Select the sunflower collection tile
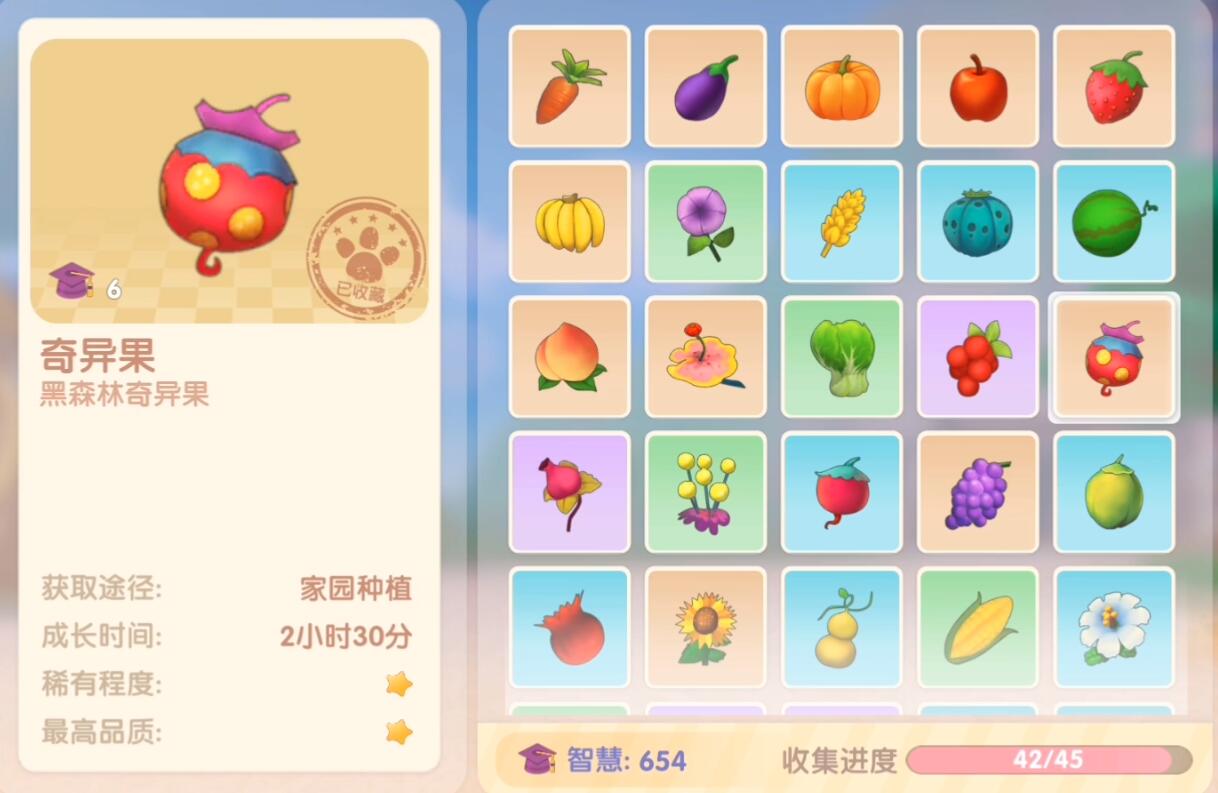 coord(705,627)
